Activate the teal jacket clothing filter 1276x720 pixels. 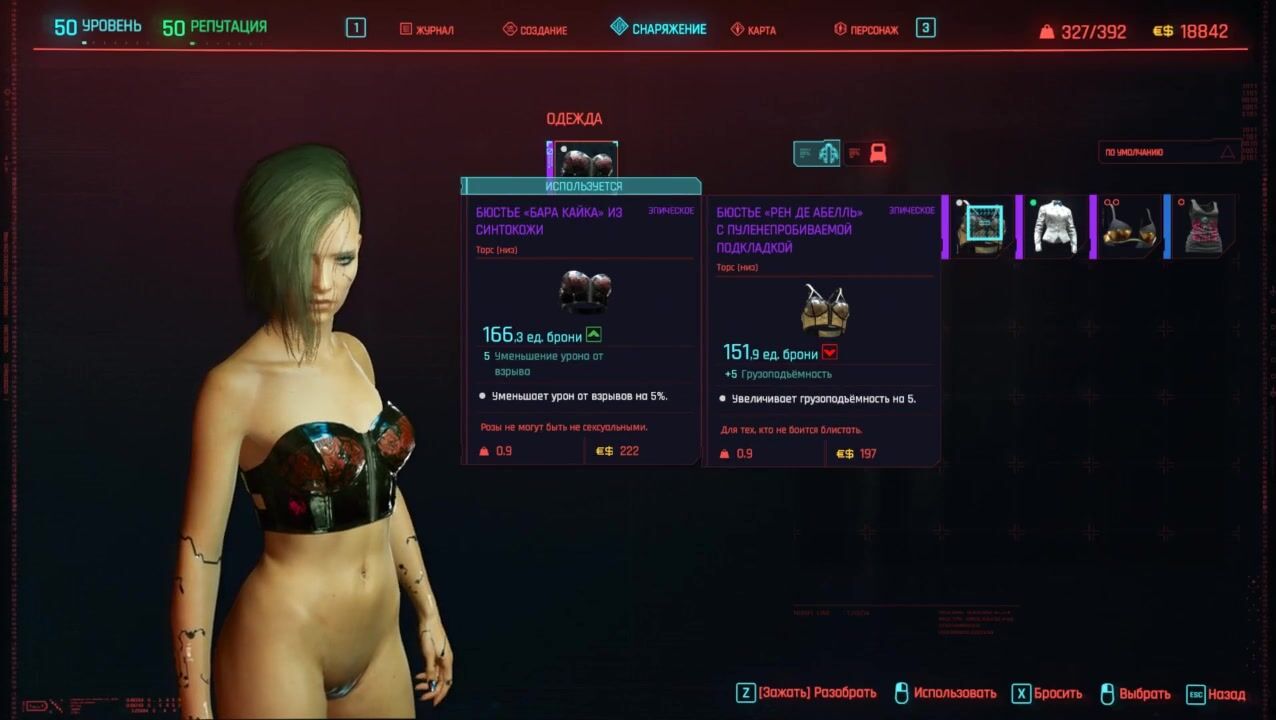coord(817,153)
